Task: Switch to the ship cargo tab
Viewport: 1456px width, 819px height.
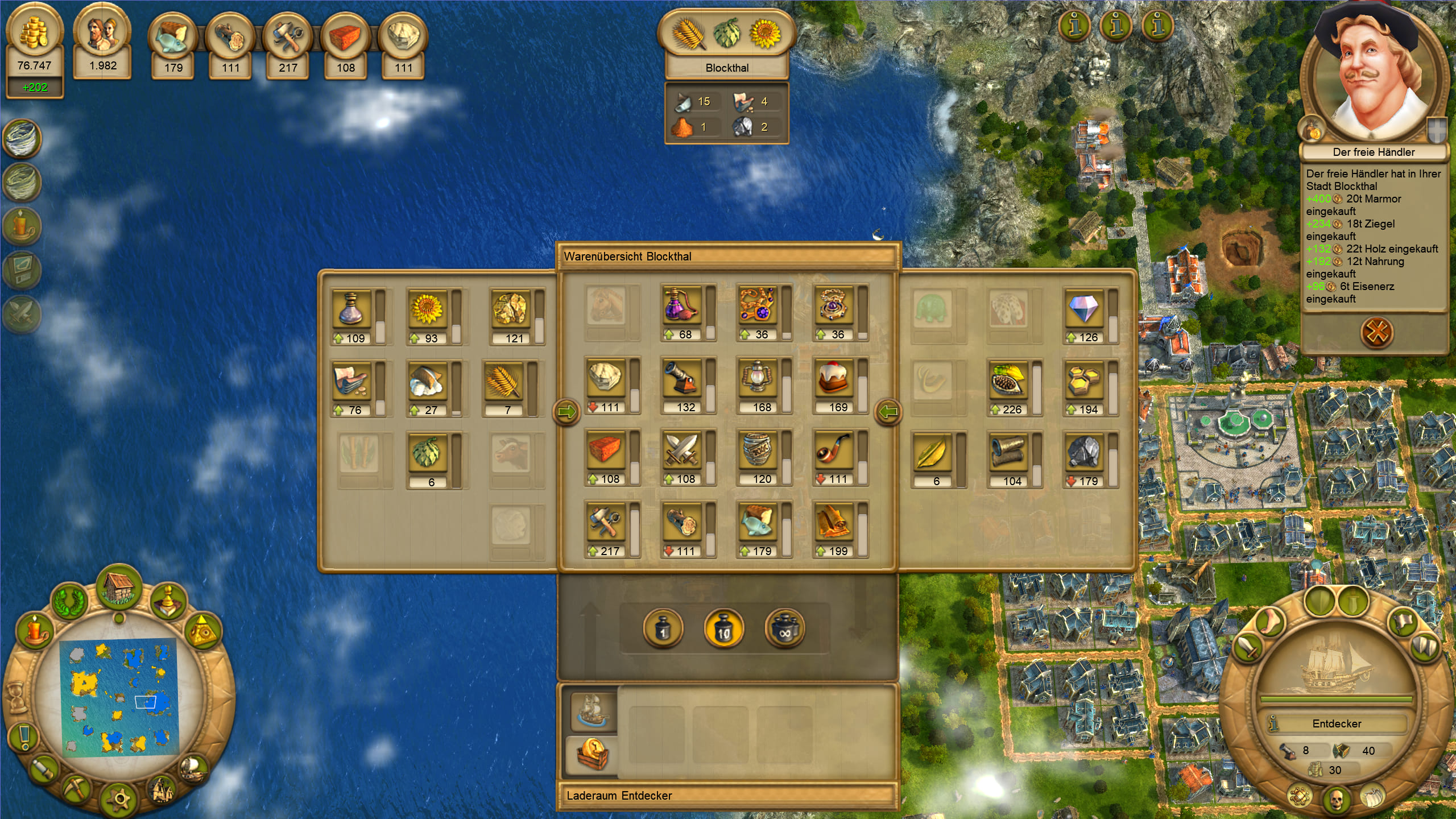Action: pos(593,710)
